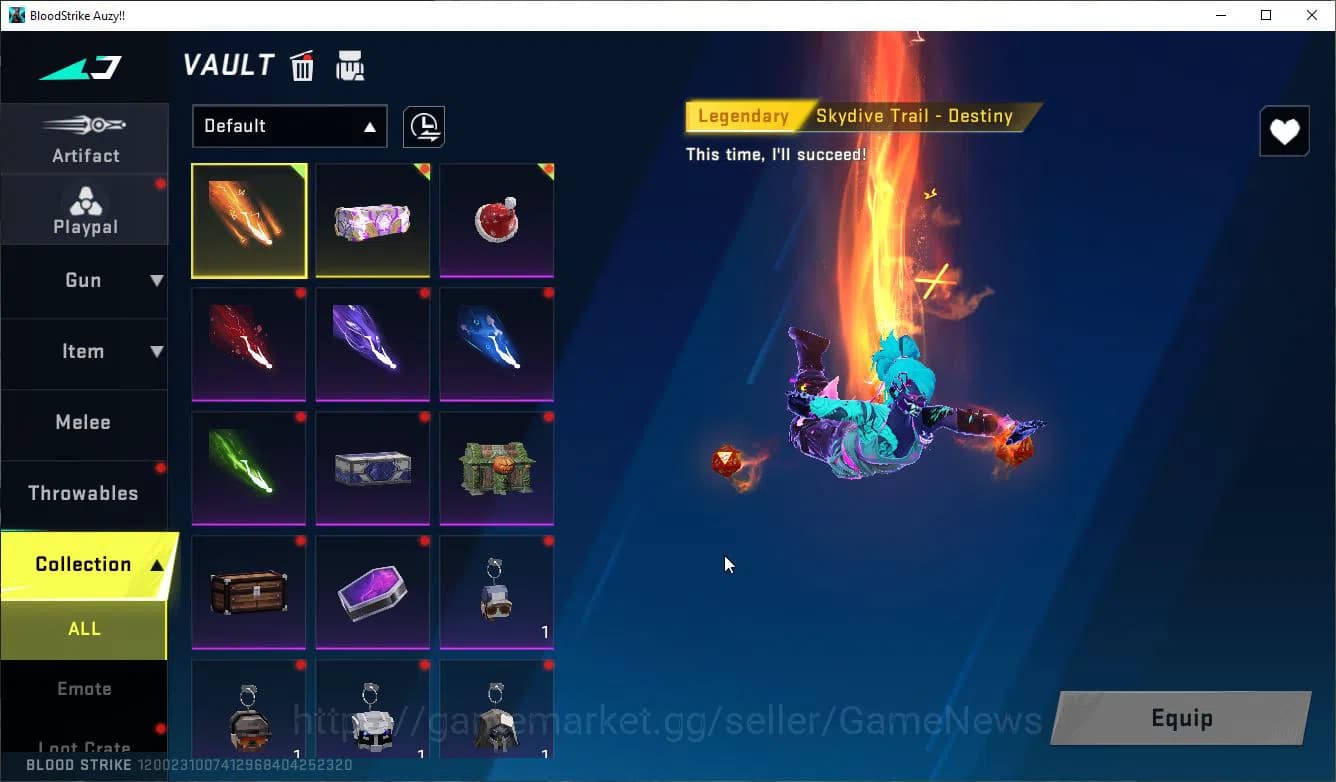This screenshot has height=782, width=1336.
Task: Collapse the Collection category
Action: 85,563
